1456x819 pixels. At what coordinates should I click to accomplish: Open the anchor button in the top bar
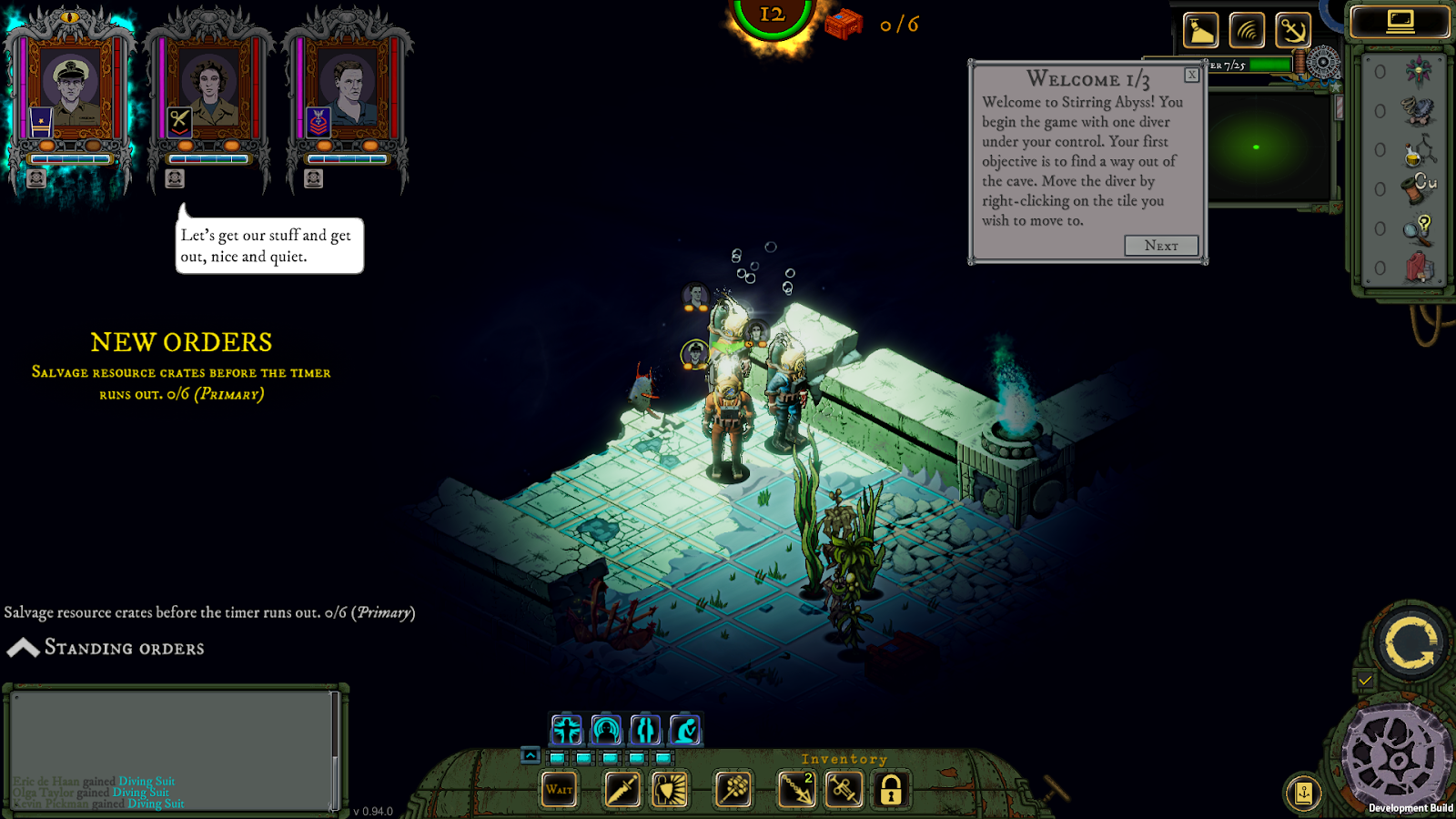[1292, 31]
